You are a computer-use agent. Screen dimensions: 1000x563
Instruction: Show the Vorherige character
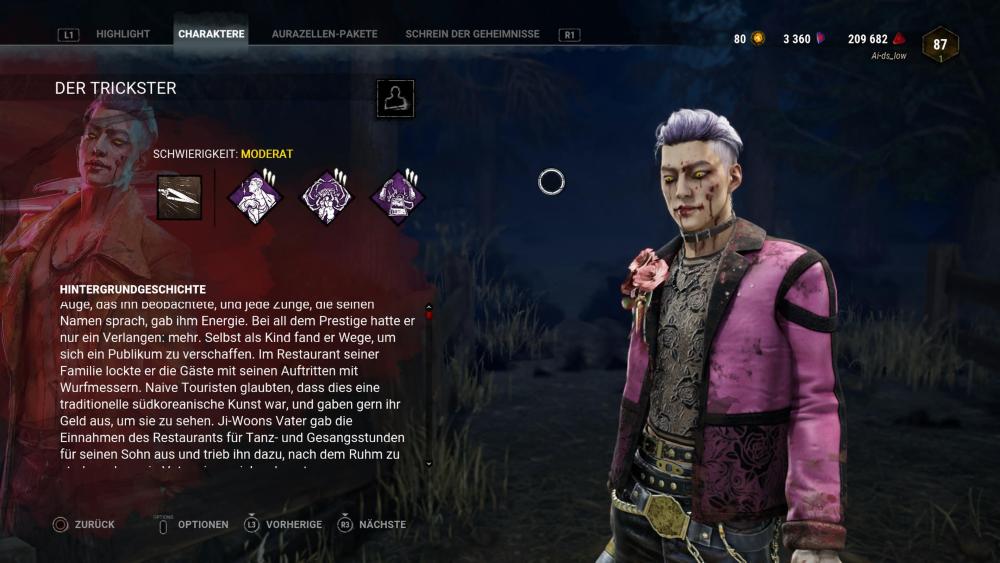(284, 524)
